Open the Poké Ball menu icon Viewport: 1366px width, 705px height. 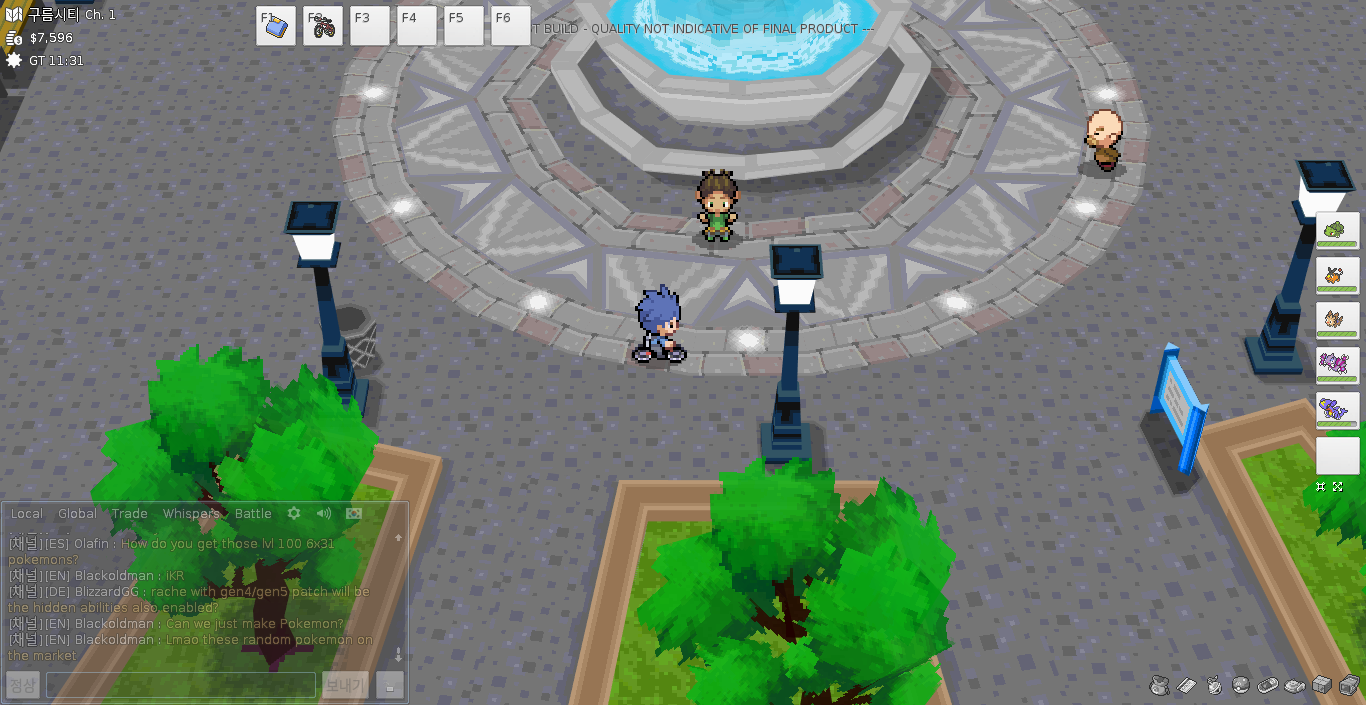click(1241, 685)
